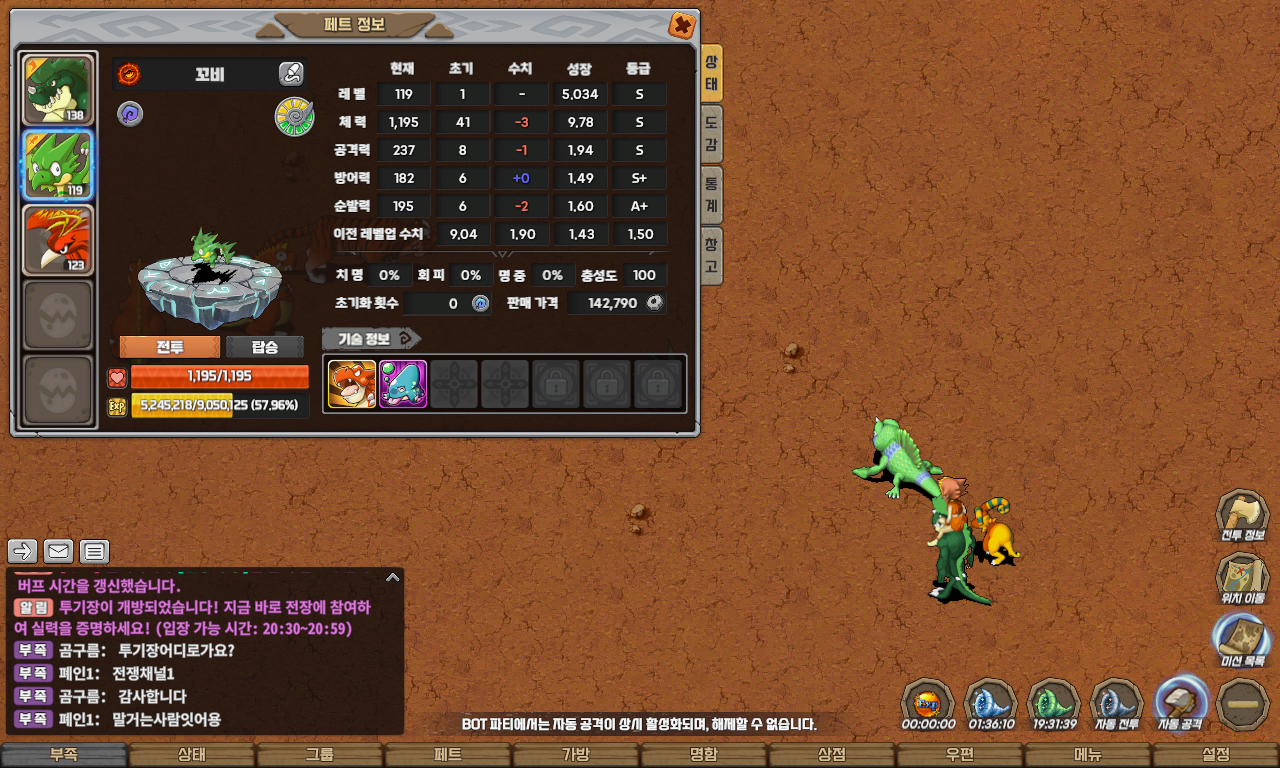Select the teal dinosaur skill slot
The image size is (1280, 768).
403,384
